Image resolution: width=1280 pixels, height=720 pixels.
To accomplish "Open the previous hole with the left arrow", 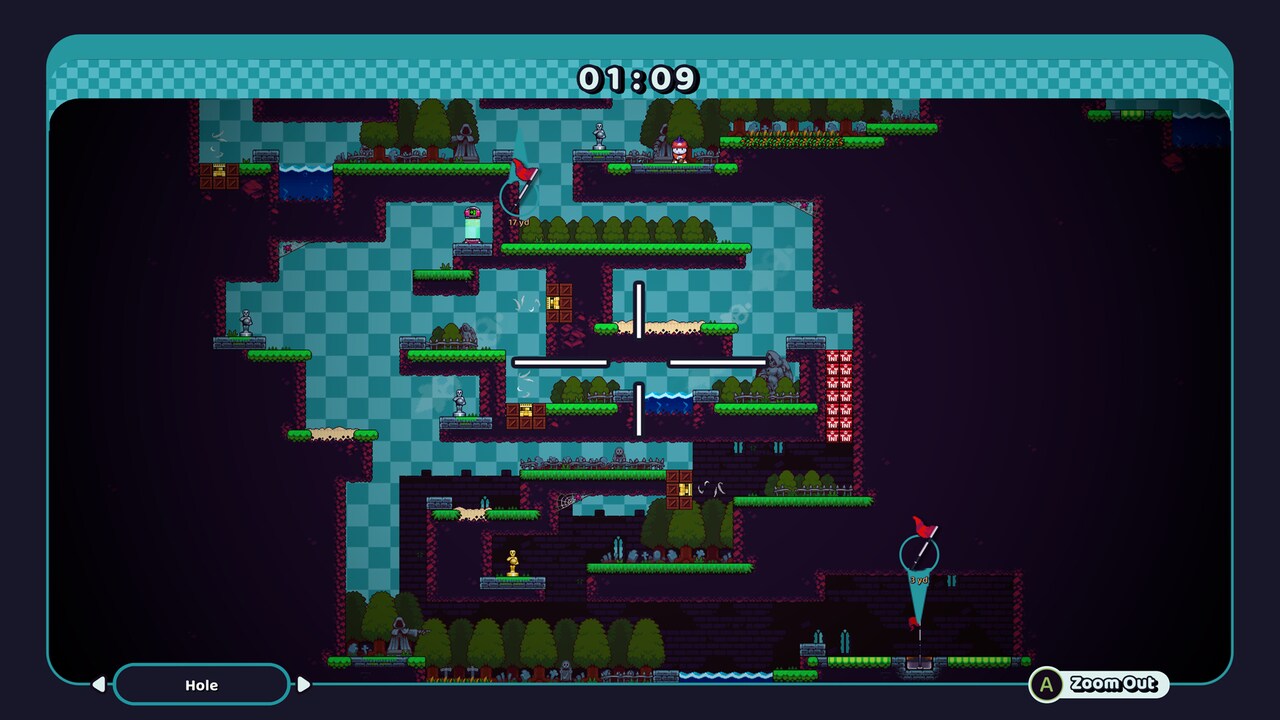I will pos(99,685).
